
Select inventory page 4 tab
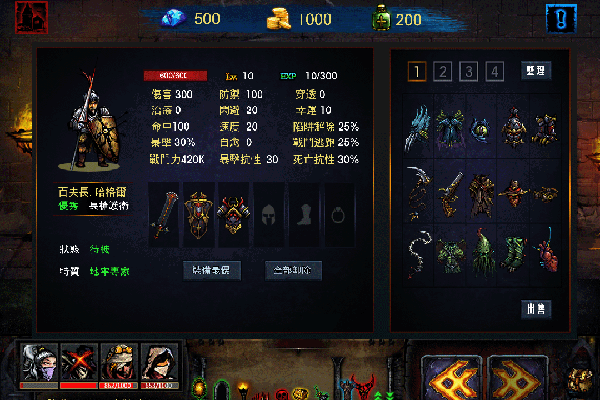[x=493, y=71]
